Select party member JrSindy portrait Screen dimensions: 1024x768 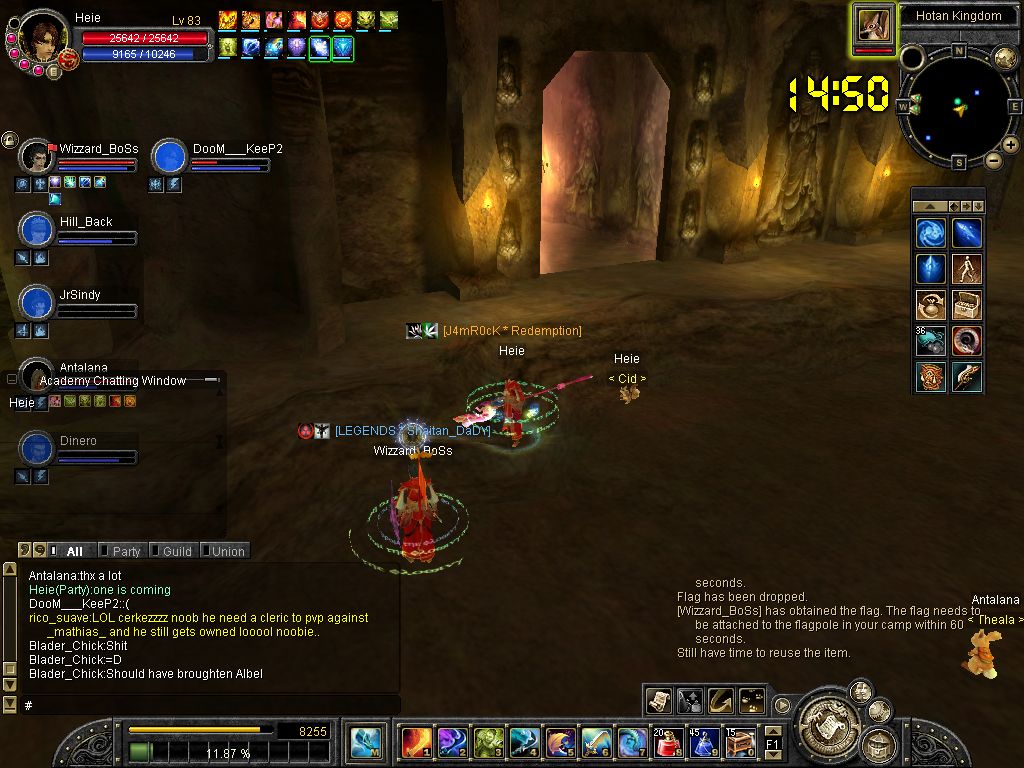37,303
